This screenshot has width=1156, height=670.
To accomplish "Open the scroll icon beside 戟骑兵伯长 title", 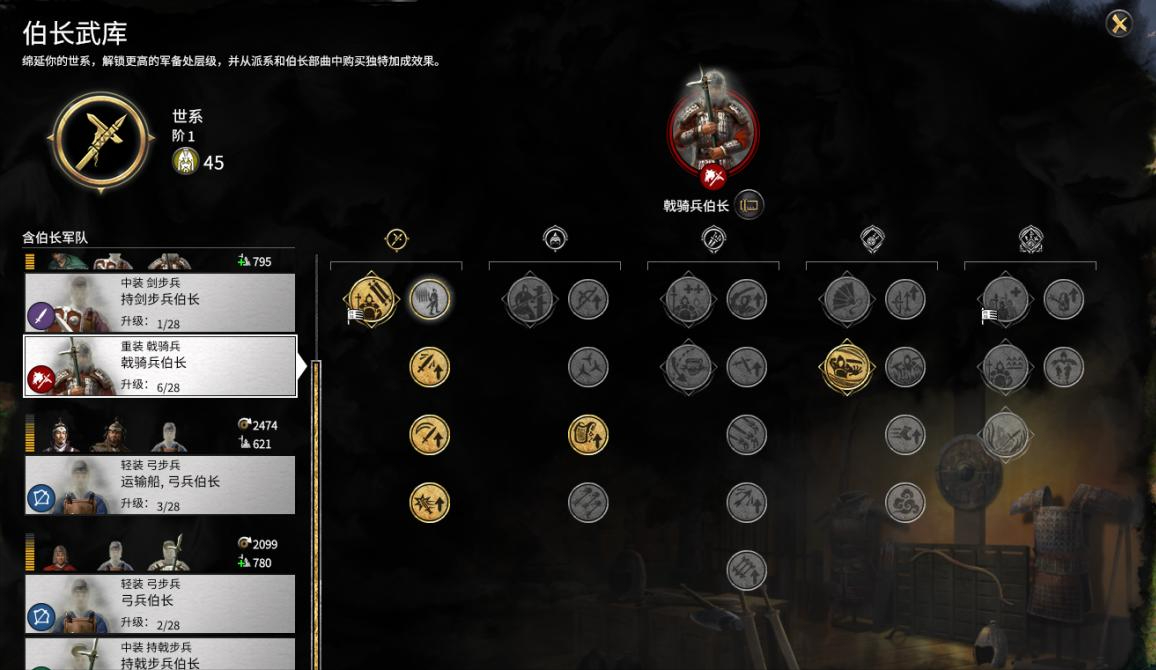I will (x=749, y=206).
